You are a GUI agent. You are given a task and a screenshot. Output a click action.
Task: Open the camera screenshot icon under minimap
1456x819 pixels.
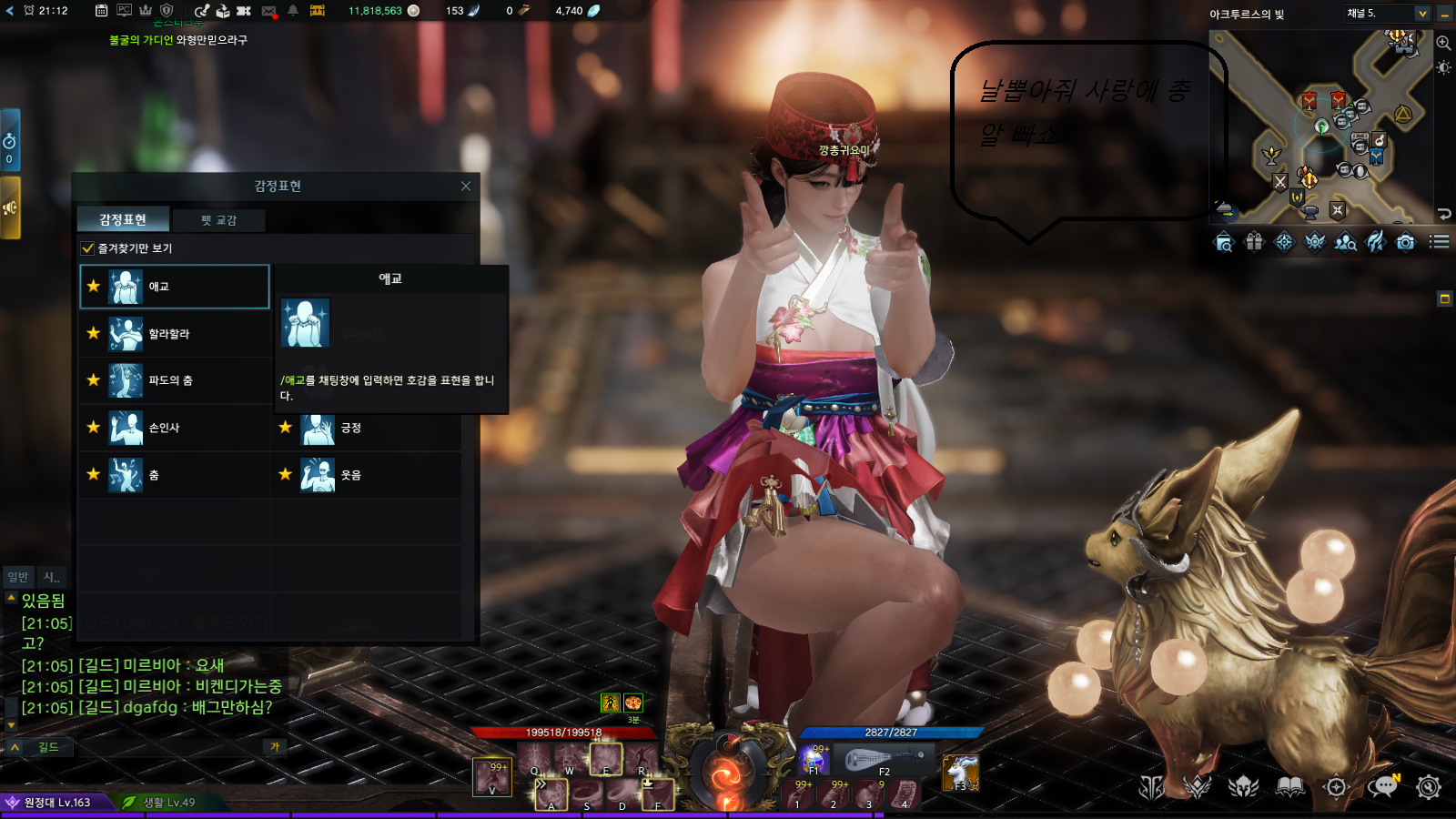coord(1406,242)
